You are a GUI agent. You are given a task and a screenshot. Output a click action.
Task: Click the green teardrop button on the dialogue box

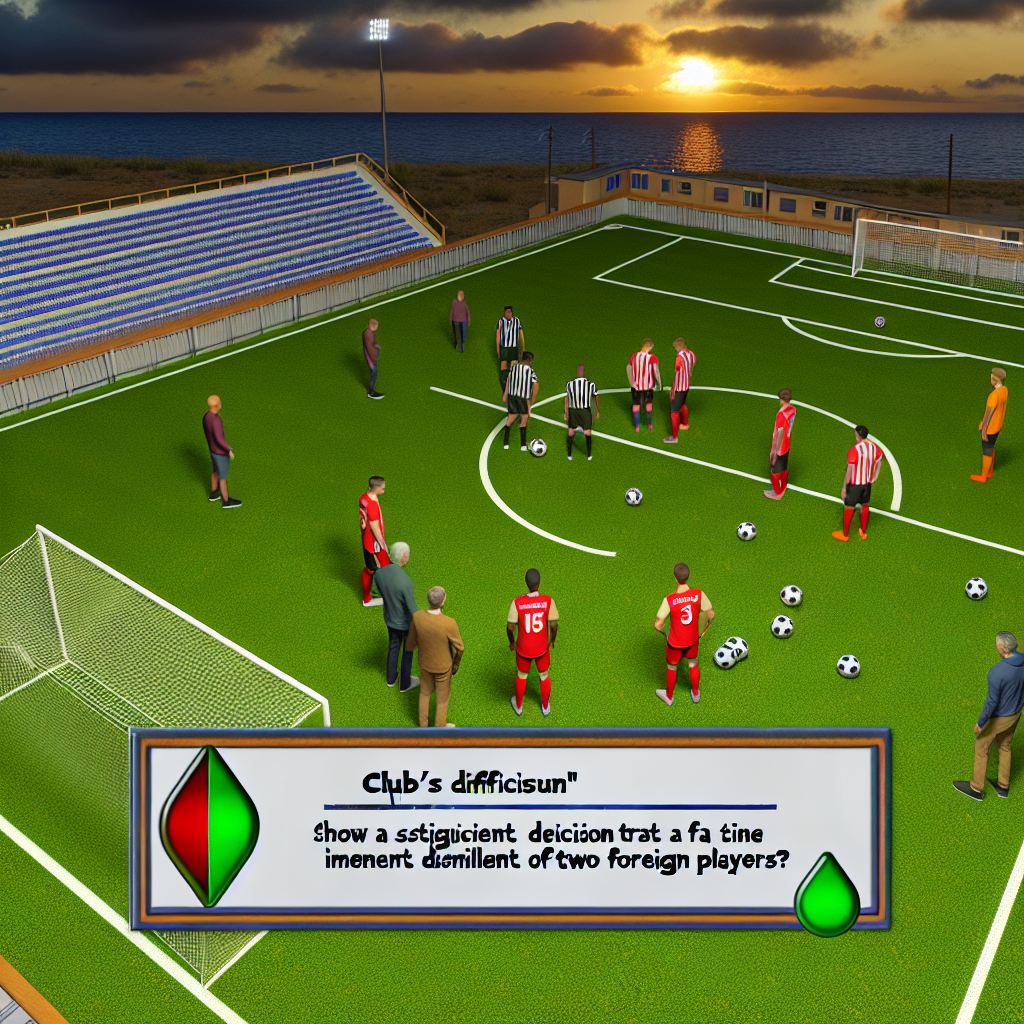tap(827, 896)
